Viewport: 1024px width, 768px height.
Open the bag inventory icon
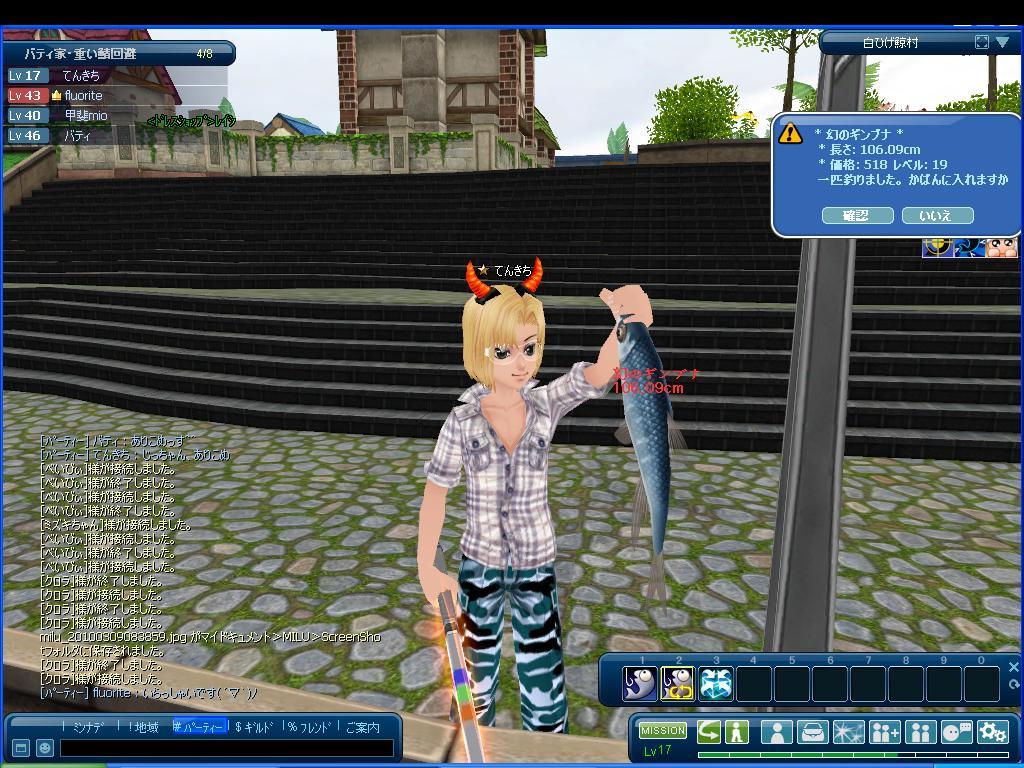pos(812,732)
